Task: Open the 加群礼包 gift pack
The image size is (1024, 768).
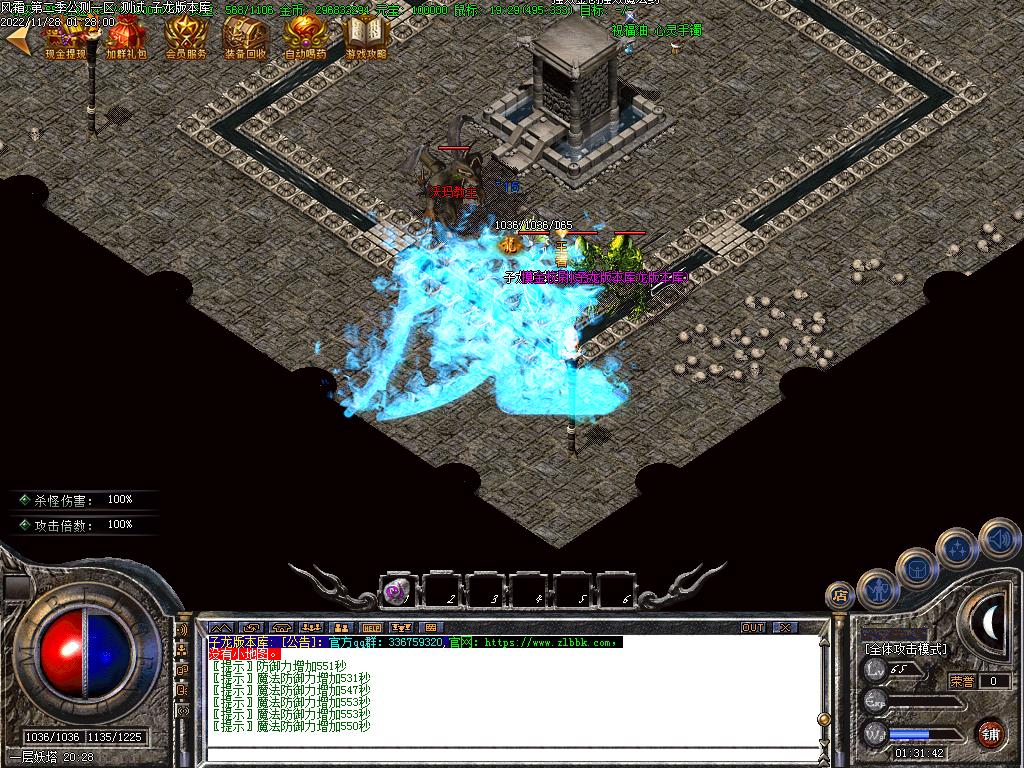Action: 127,38
